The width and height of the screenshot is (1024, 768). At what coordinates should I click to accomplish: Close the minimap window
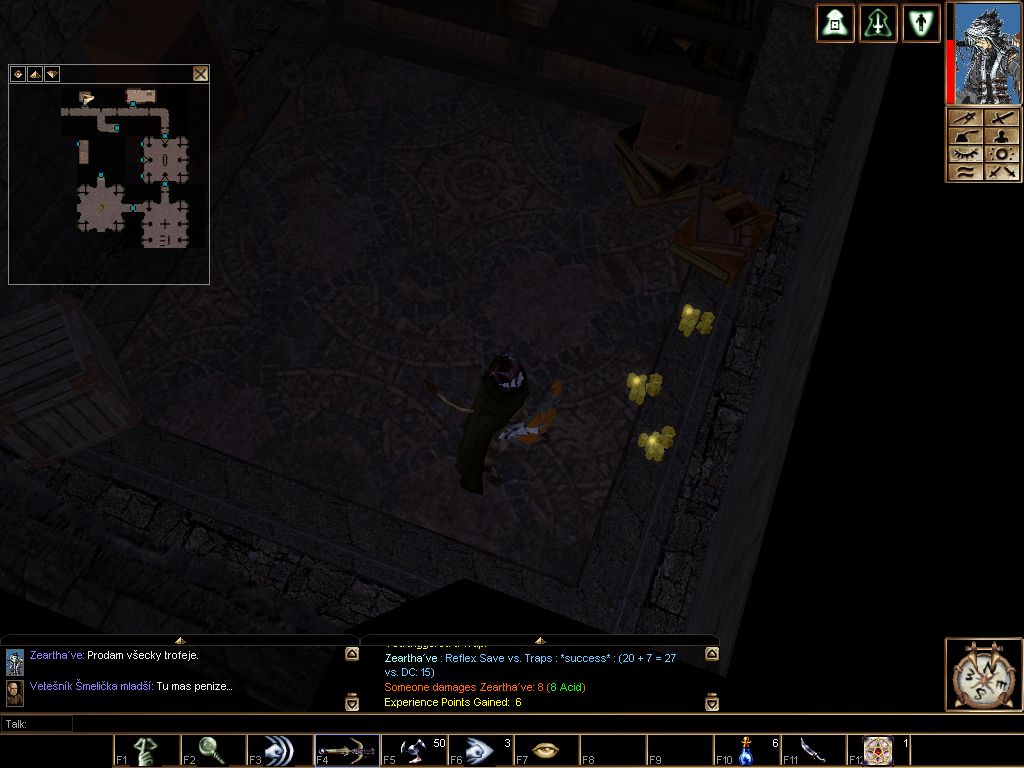point(200,73)
